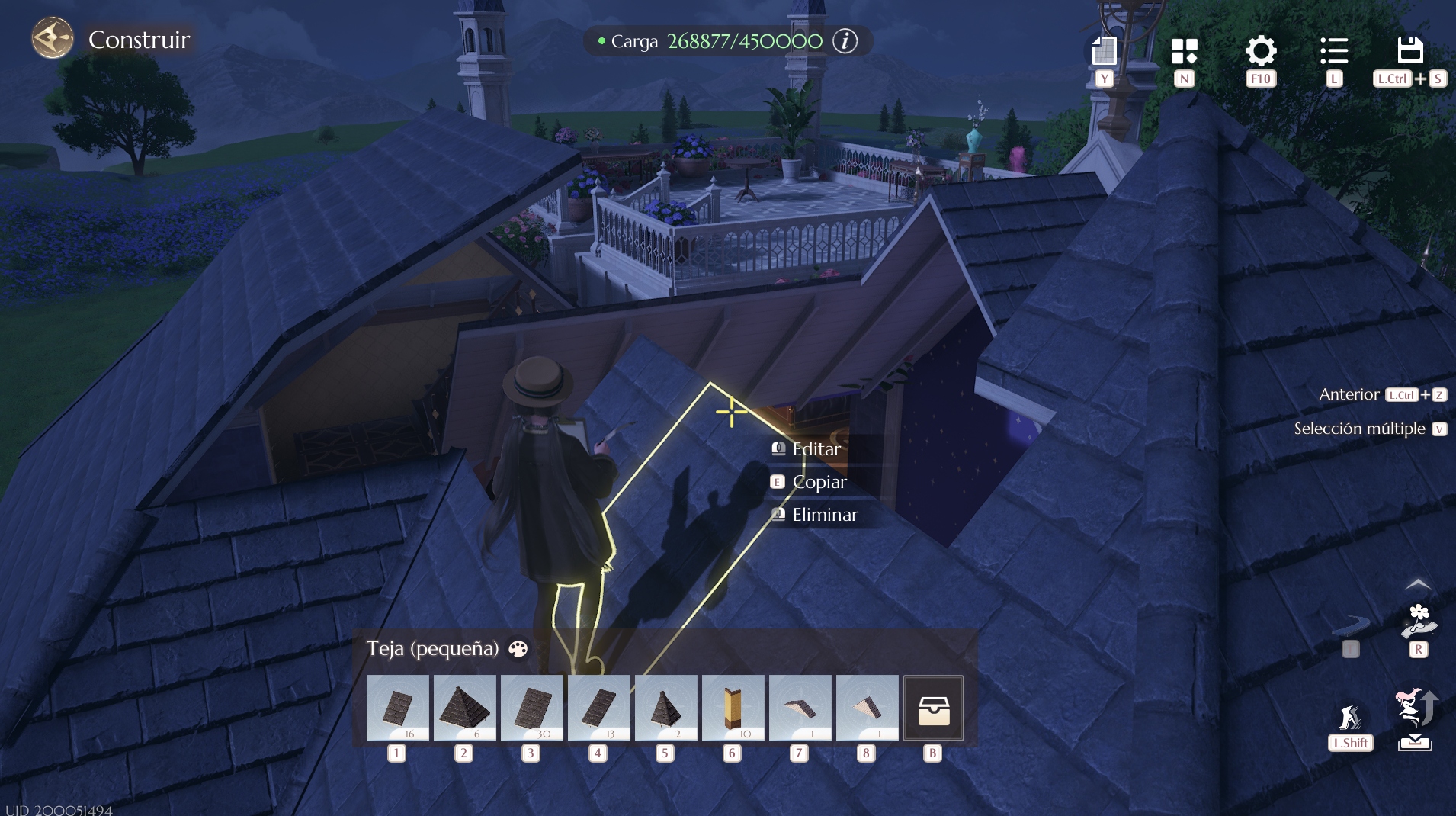Exit build mode via the Construir back icon
1456x816 pixels.
tap(52, 39)
